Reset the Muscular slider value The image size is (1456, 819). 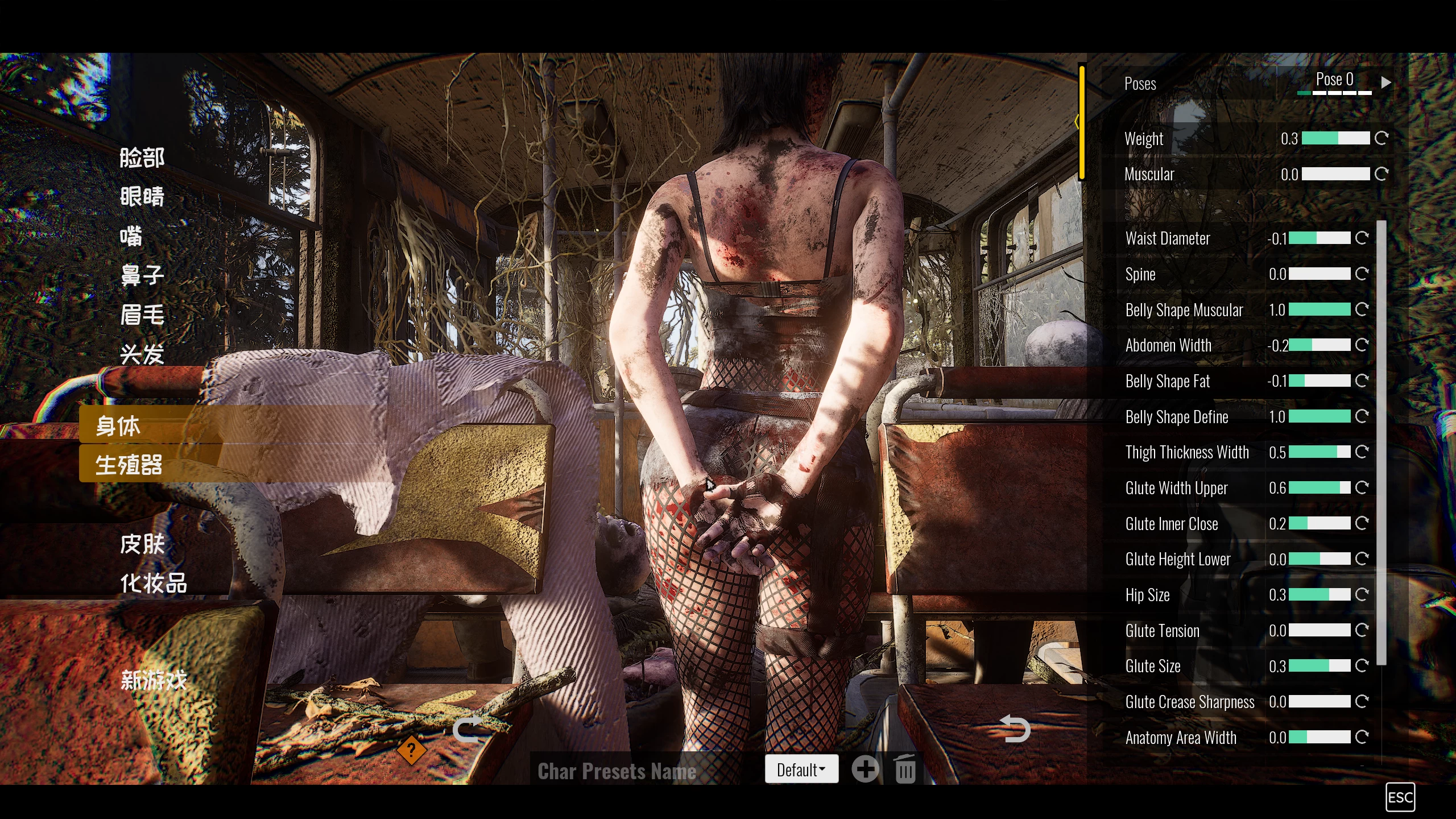(1381, 174)
